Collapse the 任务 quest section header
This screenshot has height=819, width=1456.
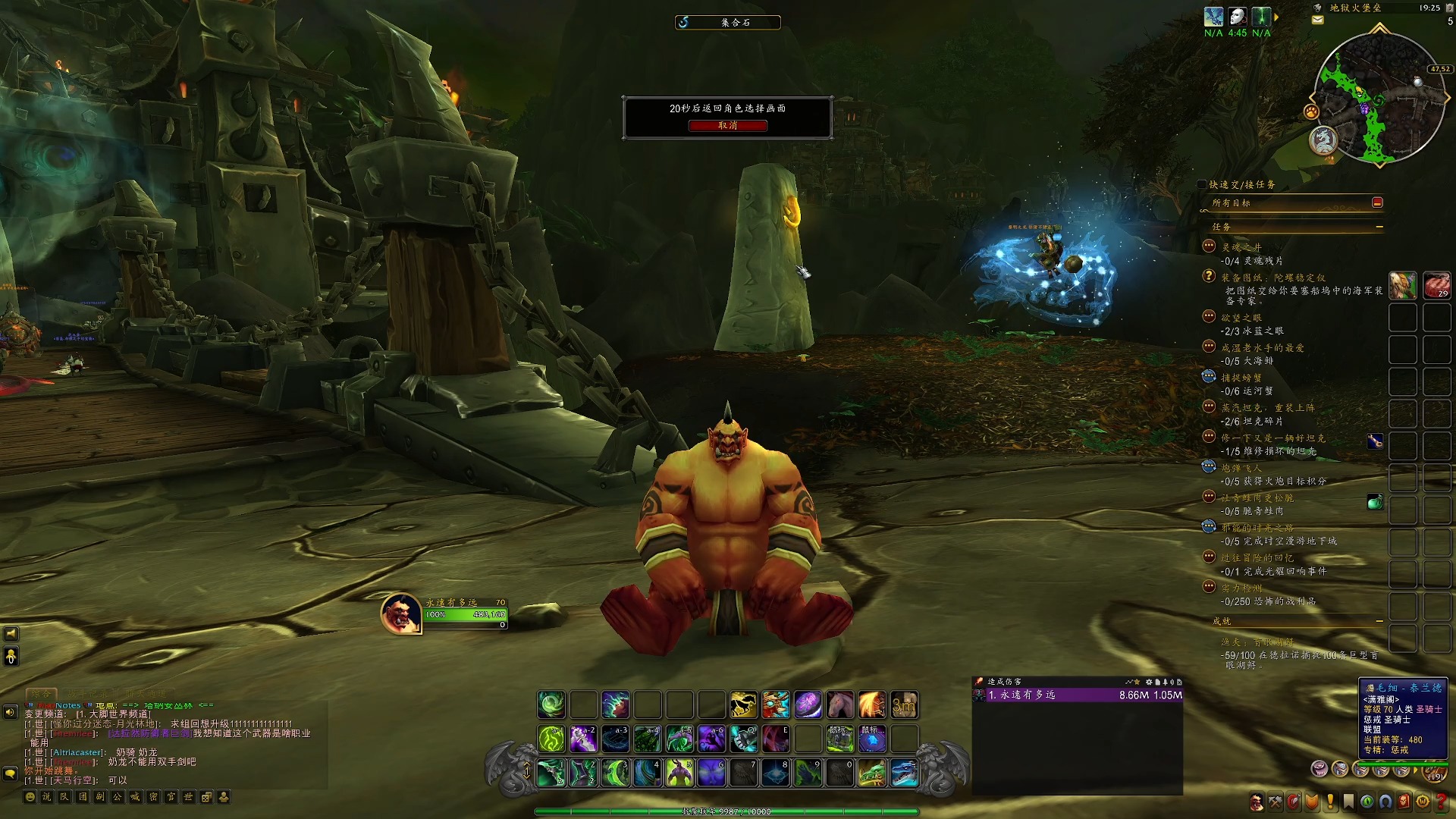(1379, 227)
